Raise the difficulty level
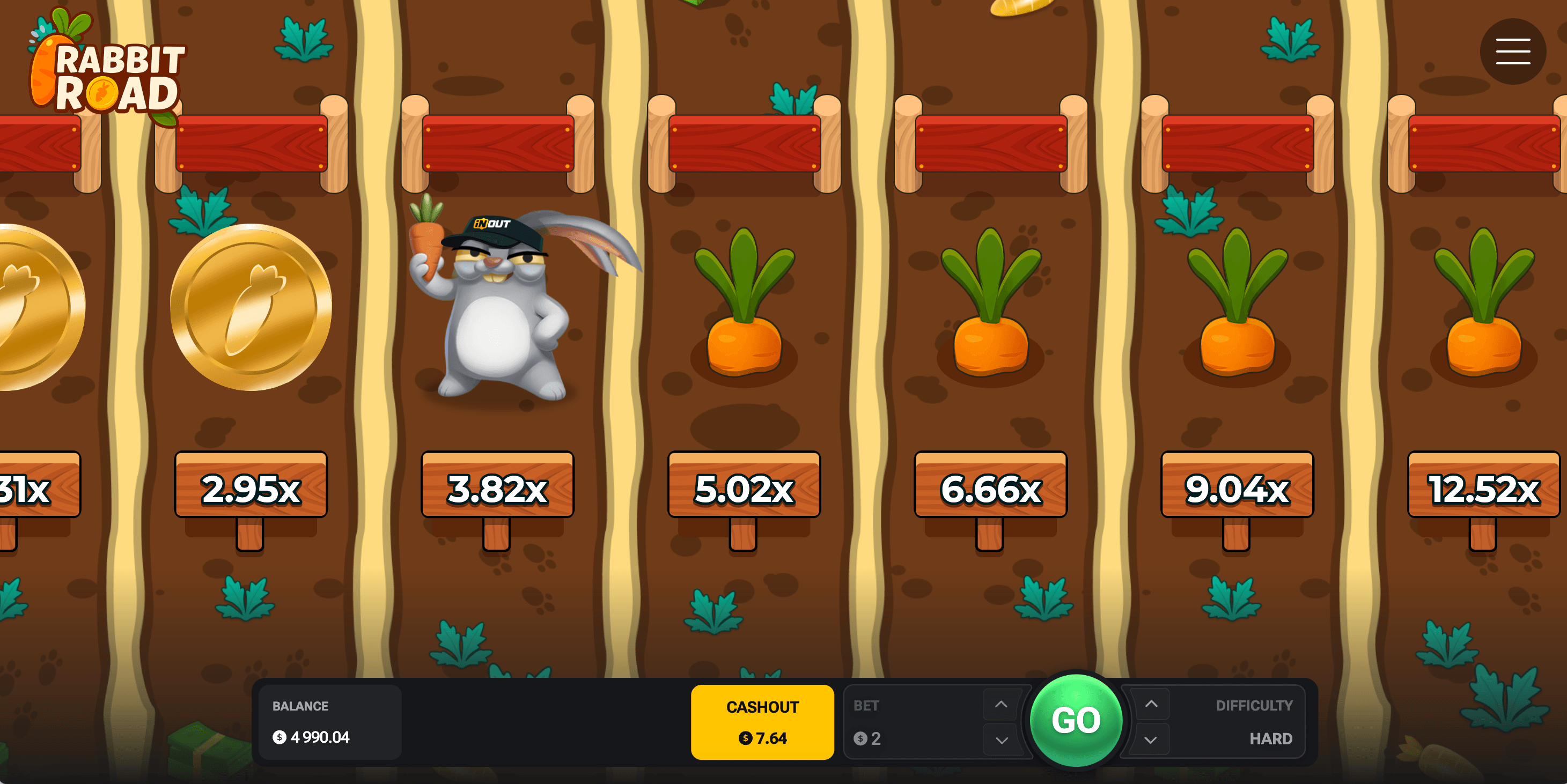Image resolution: width=1567 pixels, height=784 pixels. click(x=1150, y=704)
